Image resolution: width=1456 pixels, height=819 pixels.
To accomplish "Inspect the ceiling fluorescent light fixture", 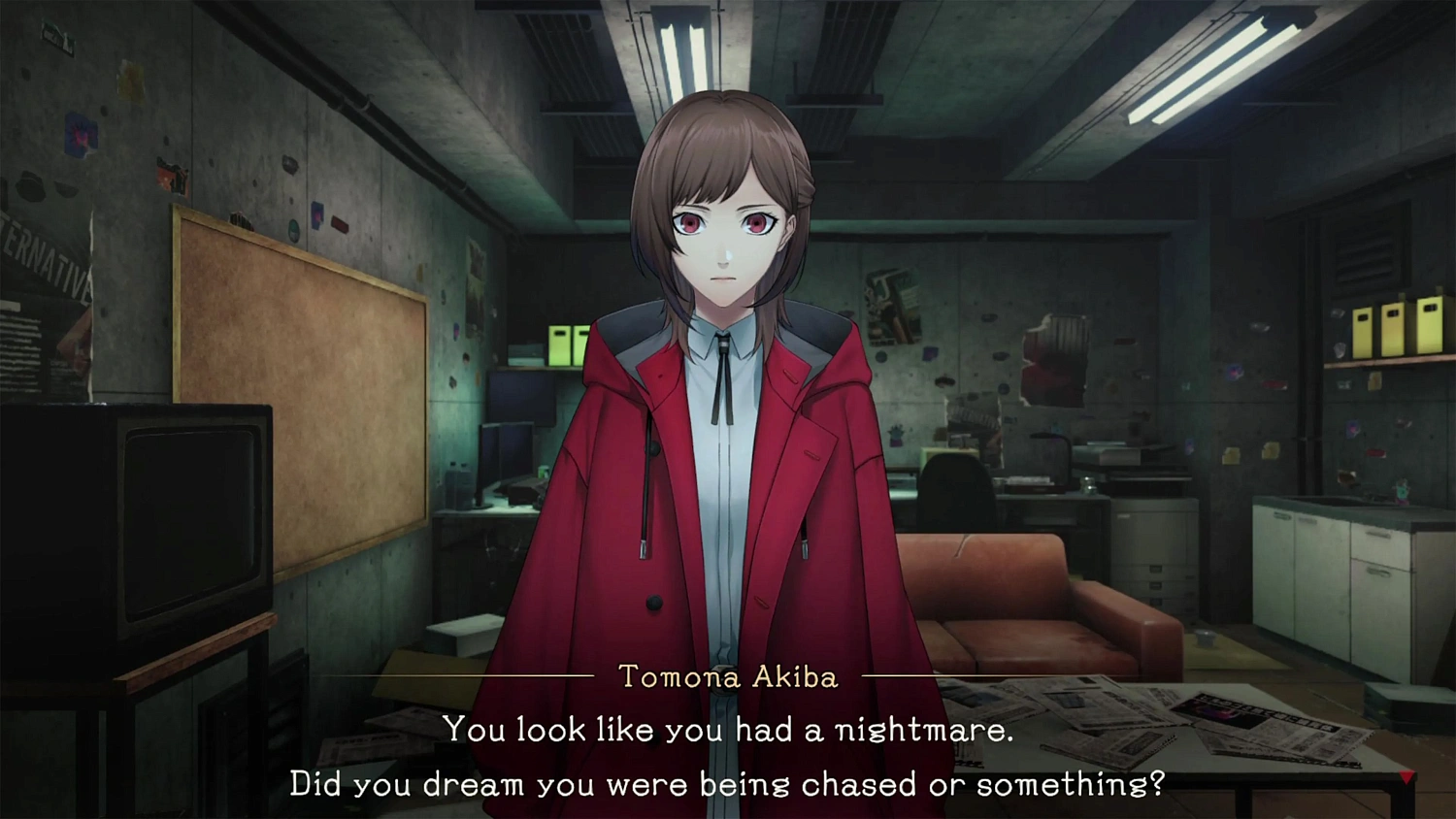I will (x=1213, y=68).
